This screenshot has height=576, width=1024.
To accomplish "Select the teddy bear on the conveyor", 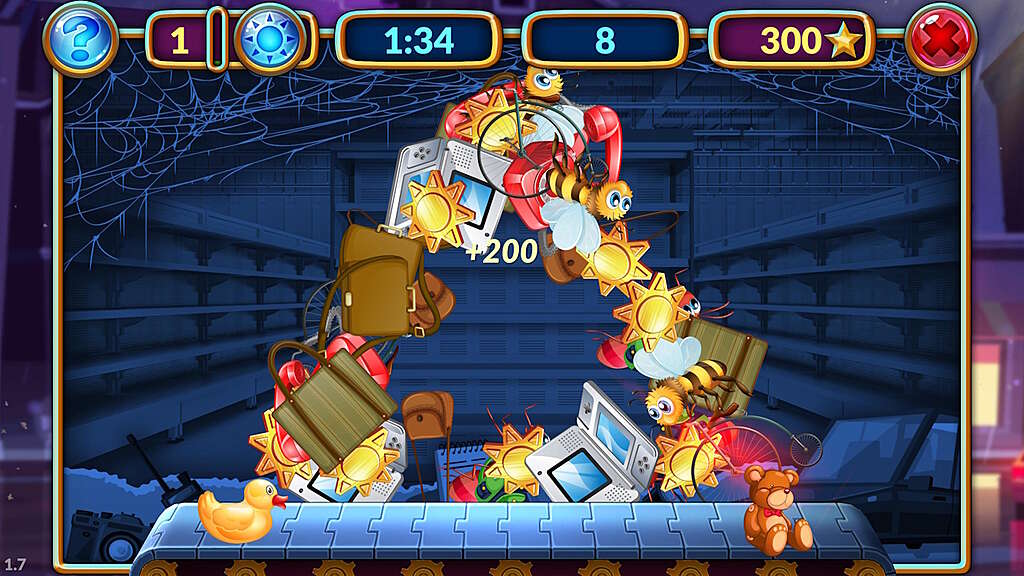I will [775, 509].
